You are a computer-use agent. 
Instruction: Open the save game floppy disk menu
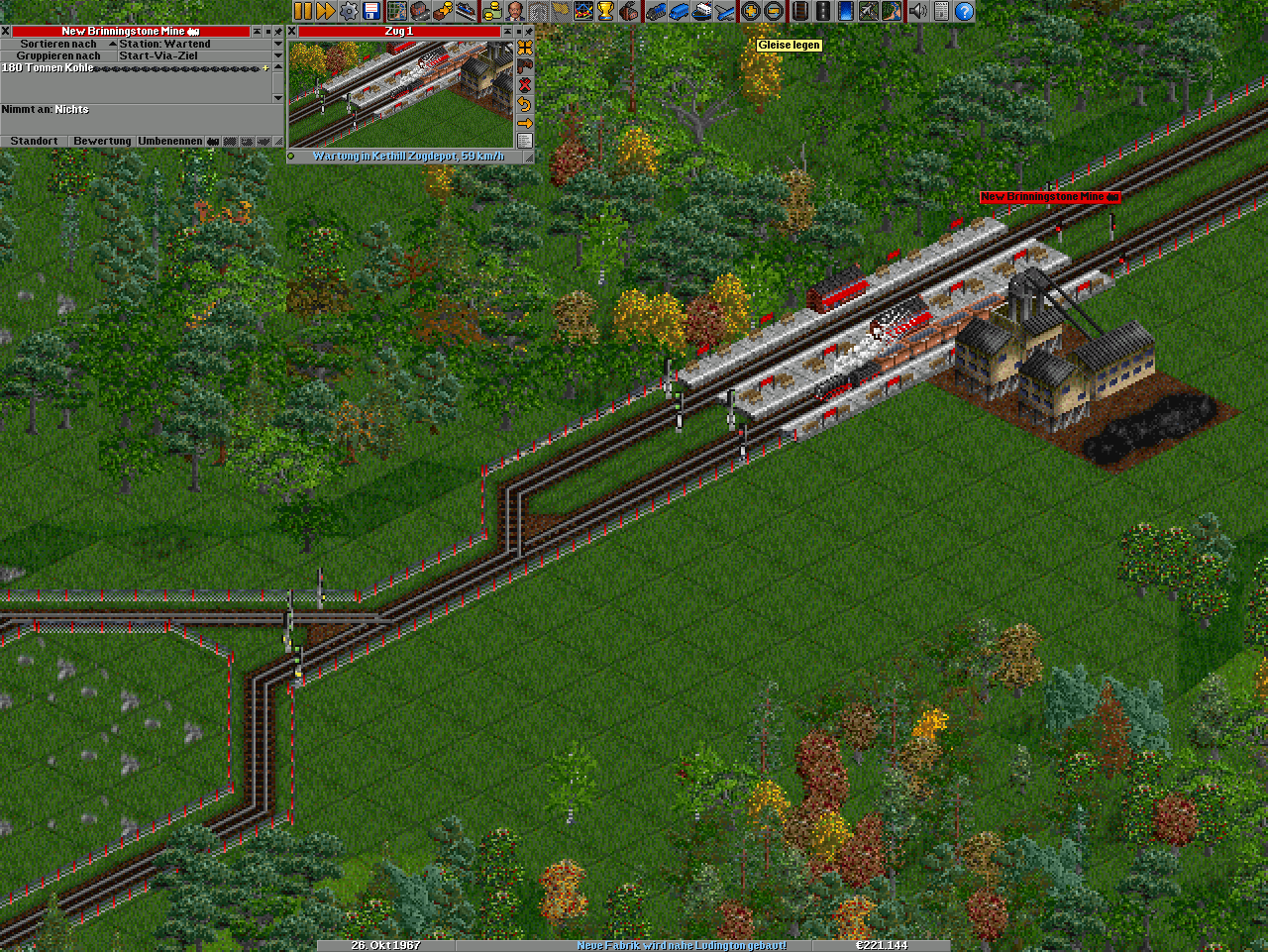[371, 11]
